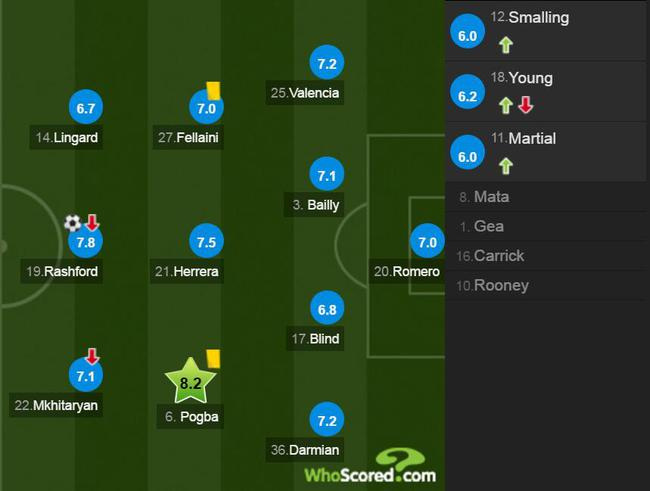This screenshot has height=491, width=650.
Task: Pick Rooney from the unused substitutes
Action: [546, 285]
